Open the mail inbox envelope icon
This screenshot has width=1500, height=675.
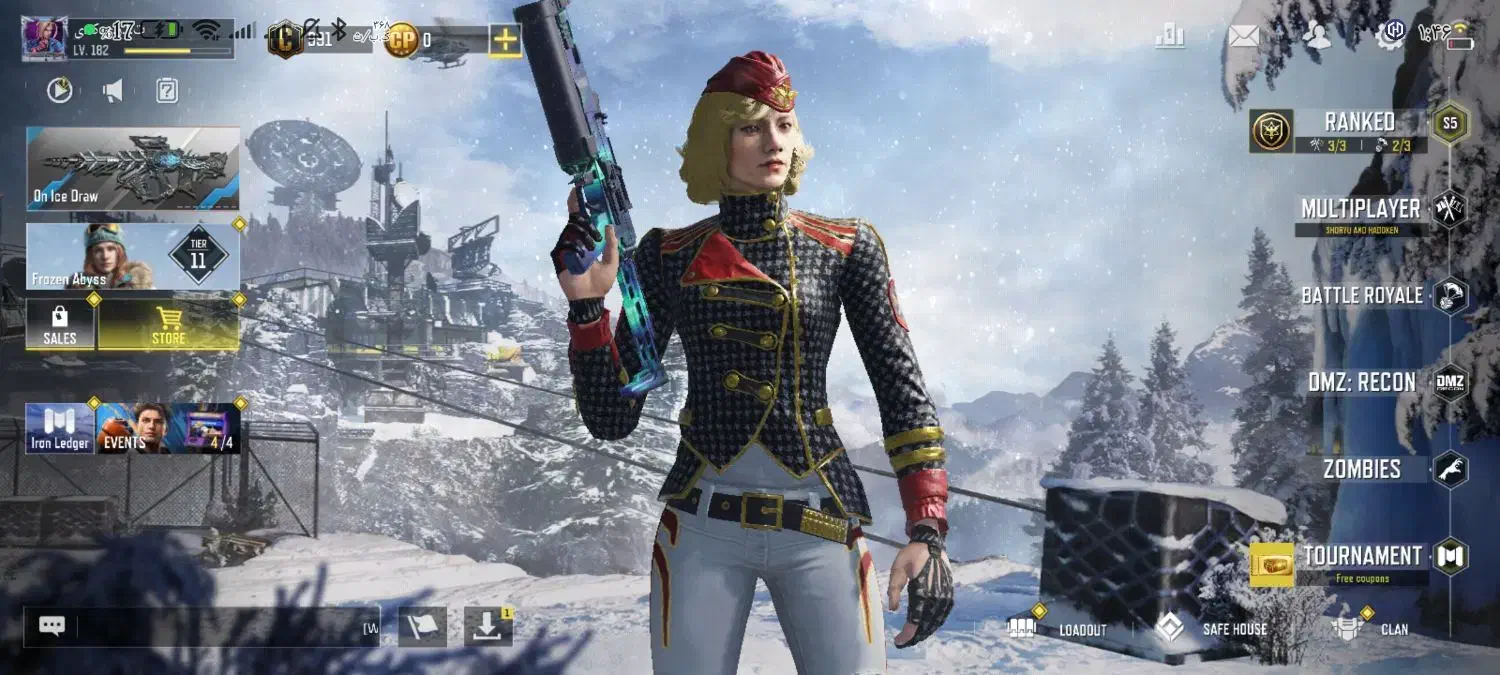pos(1244,37)
